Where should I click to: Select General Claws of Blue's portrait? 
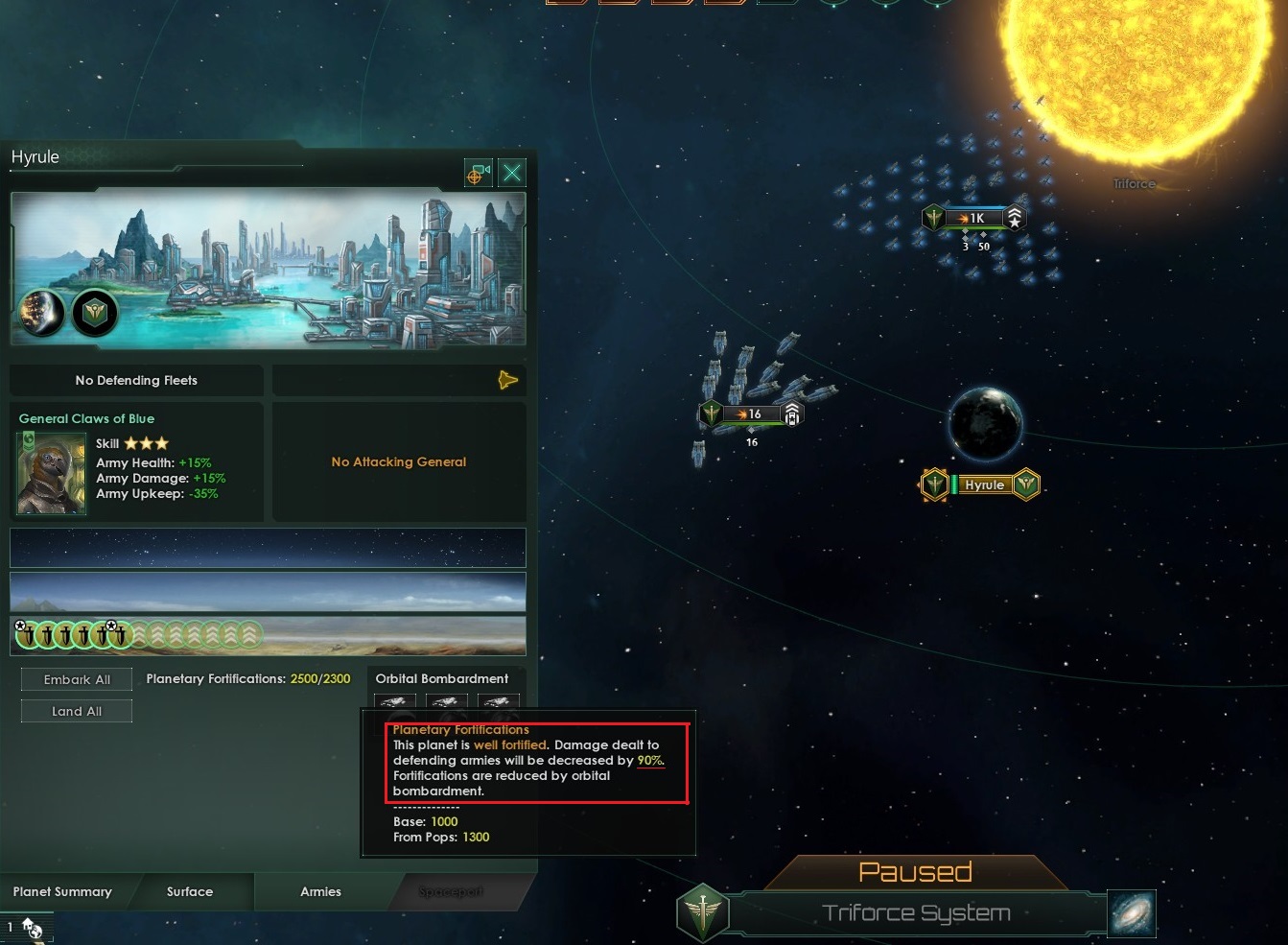click(x=51, y=472)
